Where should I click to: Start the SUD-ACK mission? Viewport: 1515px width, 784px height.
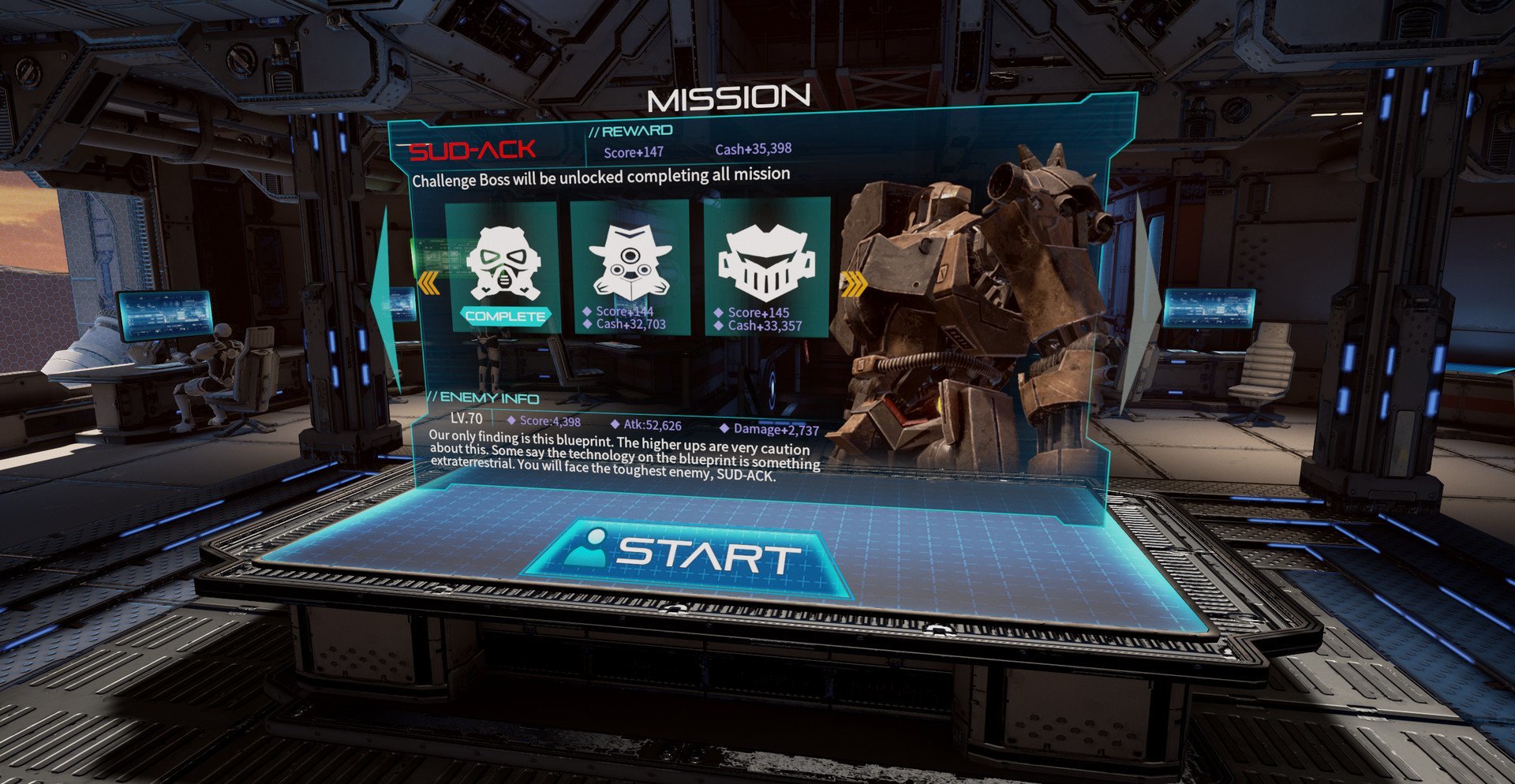pyautogui.click(x=686, y=558)
